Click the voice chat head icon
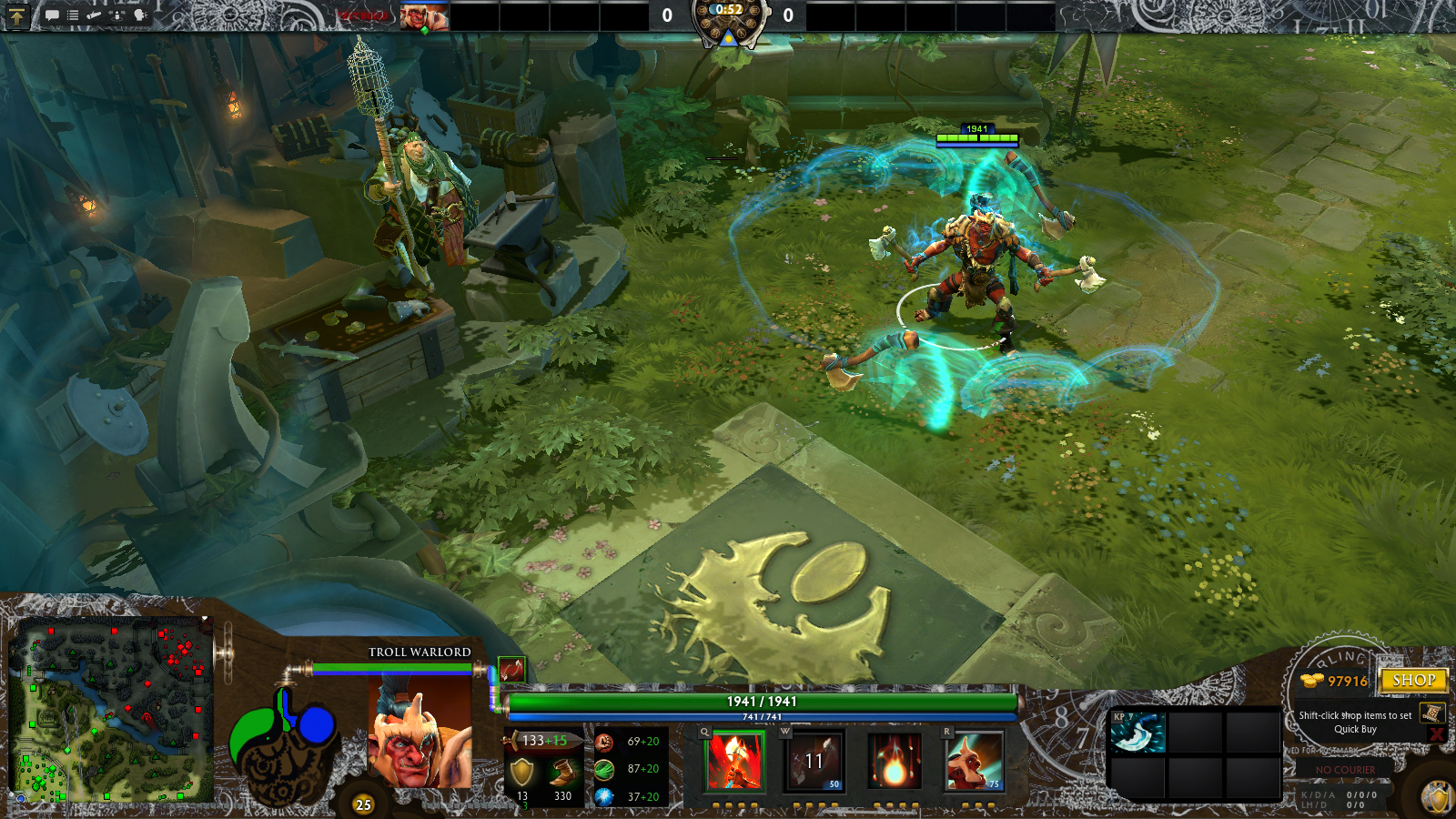This screenshot has height=819, width=1456. click(140, 15)
